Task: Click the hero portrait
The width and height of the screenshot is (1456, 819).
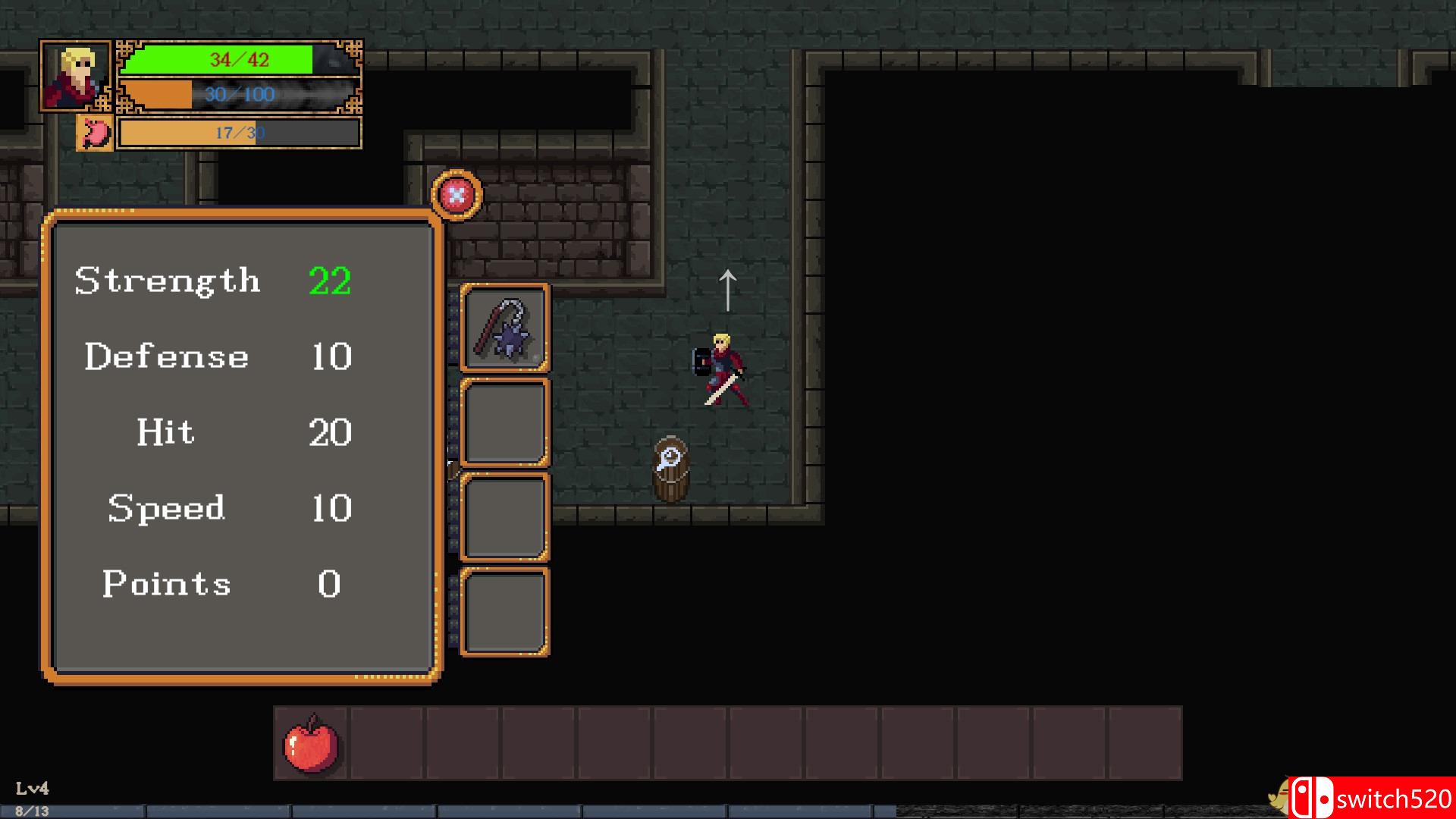Action: pos(76,77)
